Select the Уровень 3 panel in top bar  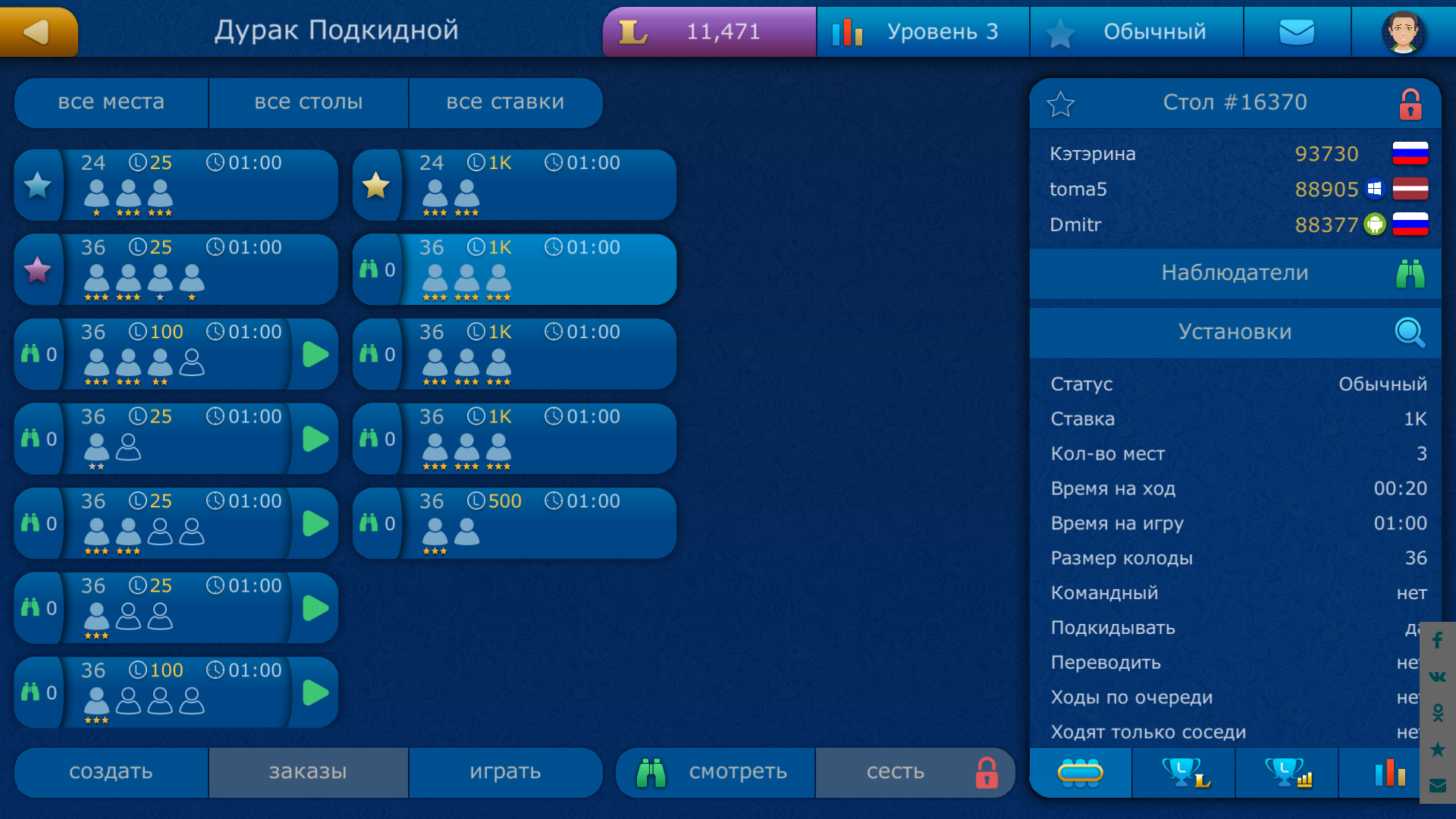coord(922,31)
